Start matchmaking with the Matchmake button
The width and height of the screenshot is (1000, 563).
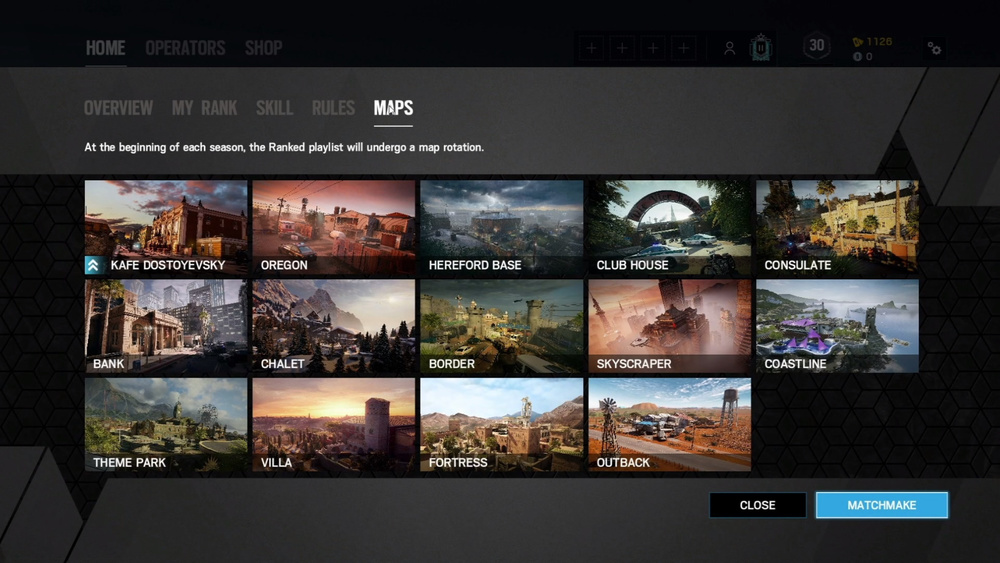click(881, 505)
